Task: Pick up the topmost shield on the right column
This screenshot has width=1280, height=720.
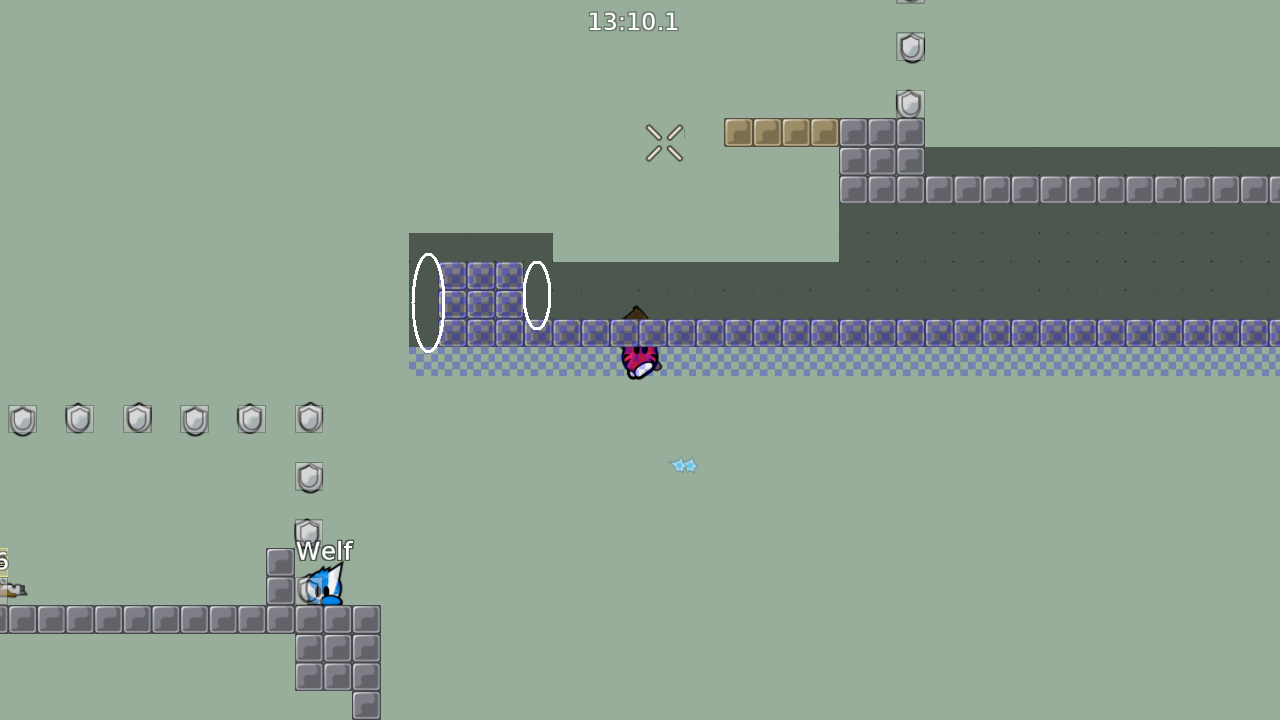Action: (x=910, y=47)
